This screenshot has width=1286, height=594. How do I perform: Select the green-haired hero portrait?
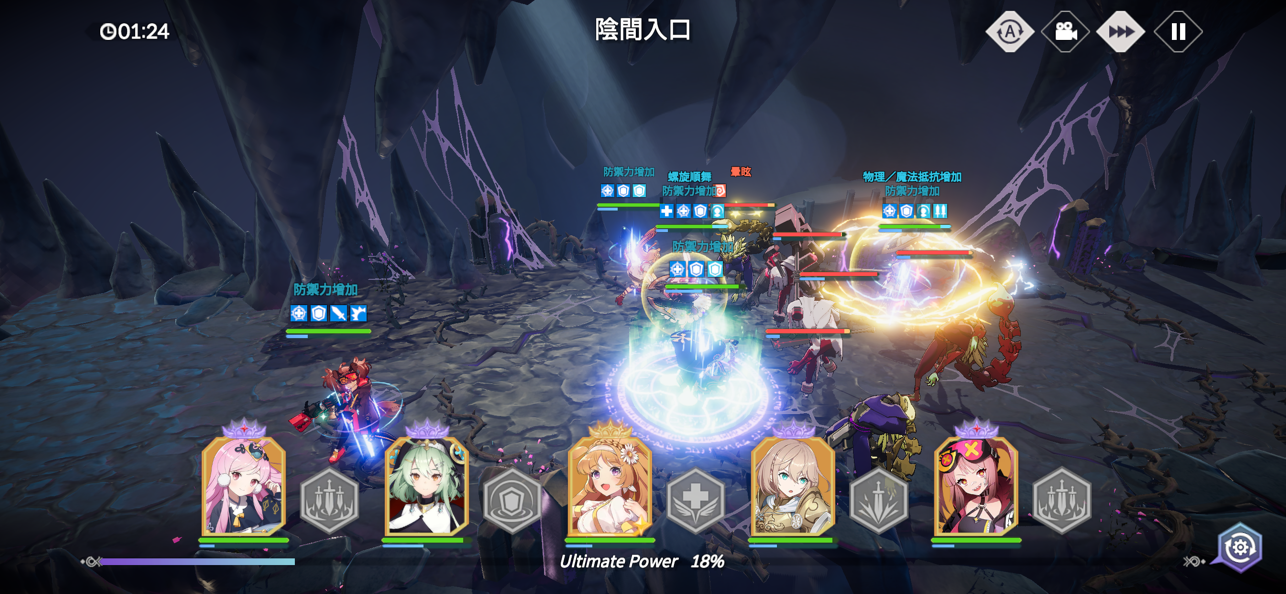tap(427, 485)
